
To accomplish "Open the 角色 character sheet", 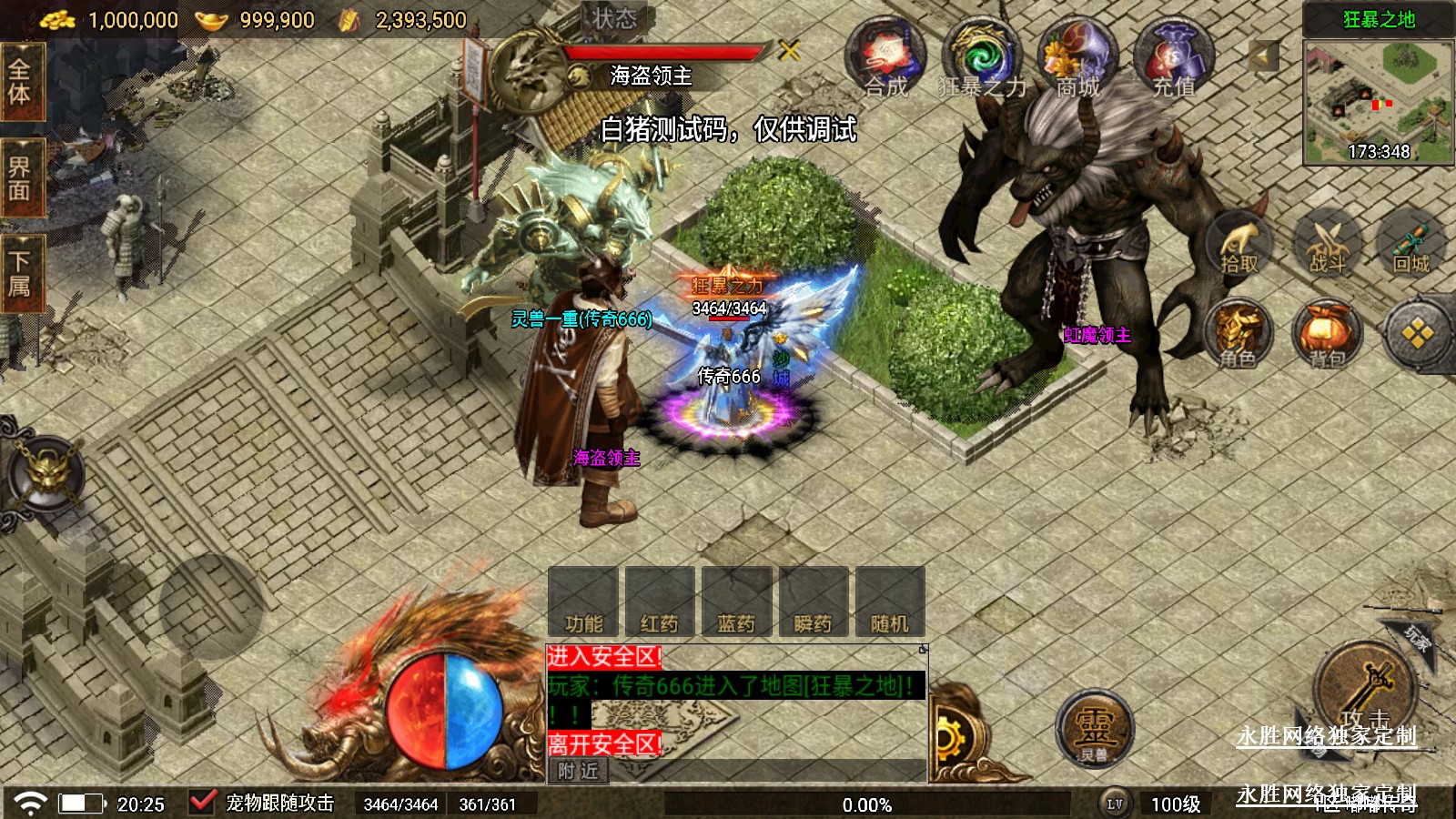I will click(1239, 334).
